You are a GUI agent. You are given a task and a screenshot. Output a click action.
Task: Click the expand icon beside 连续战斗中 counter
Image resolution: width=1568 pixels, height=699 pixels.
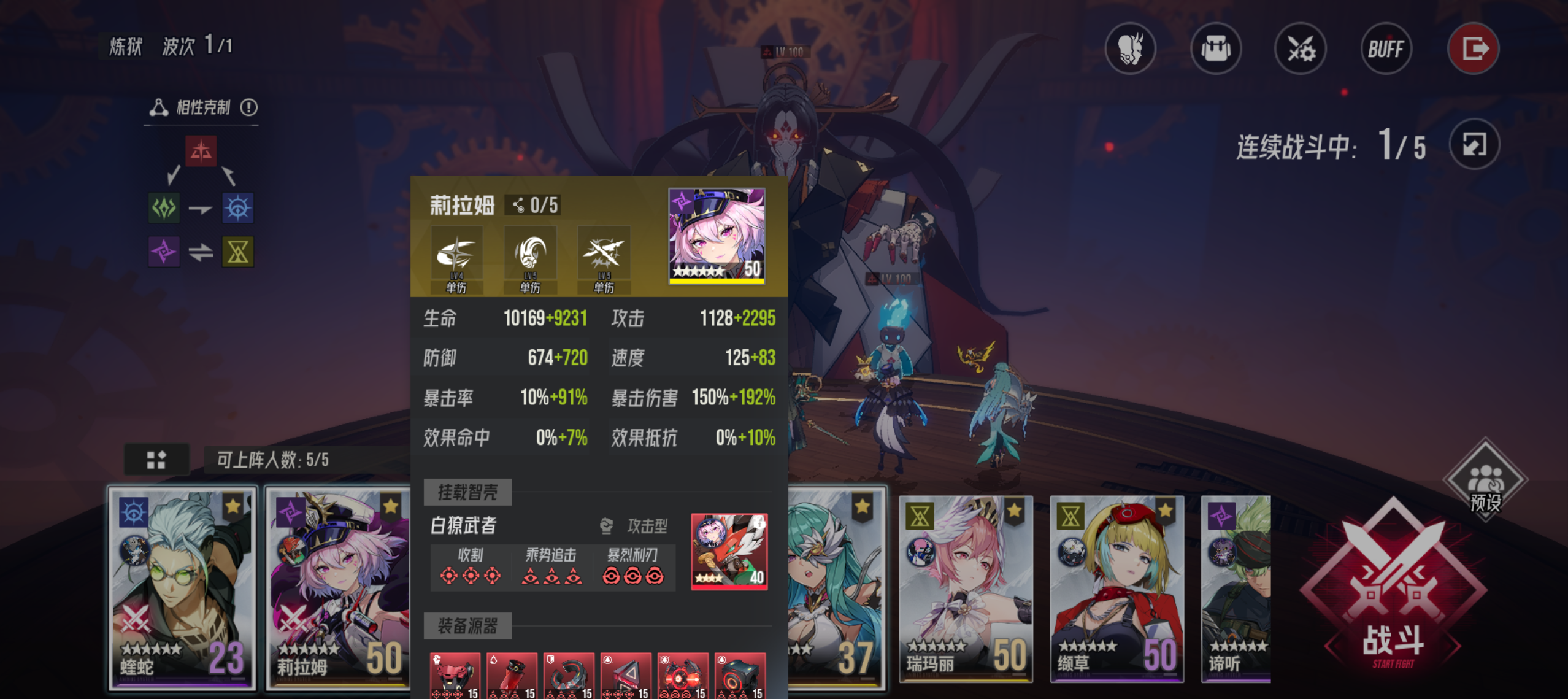pyautogui.click(x=1475, y=145)
